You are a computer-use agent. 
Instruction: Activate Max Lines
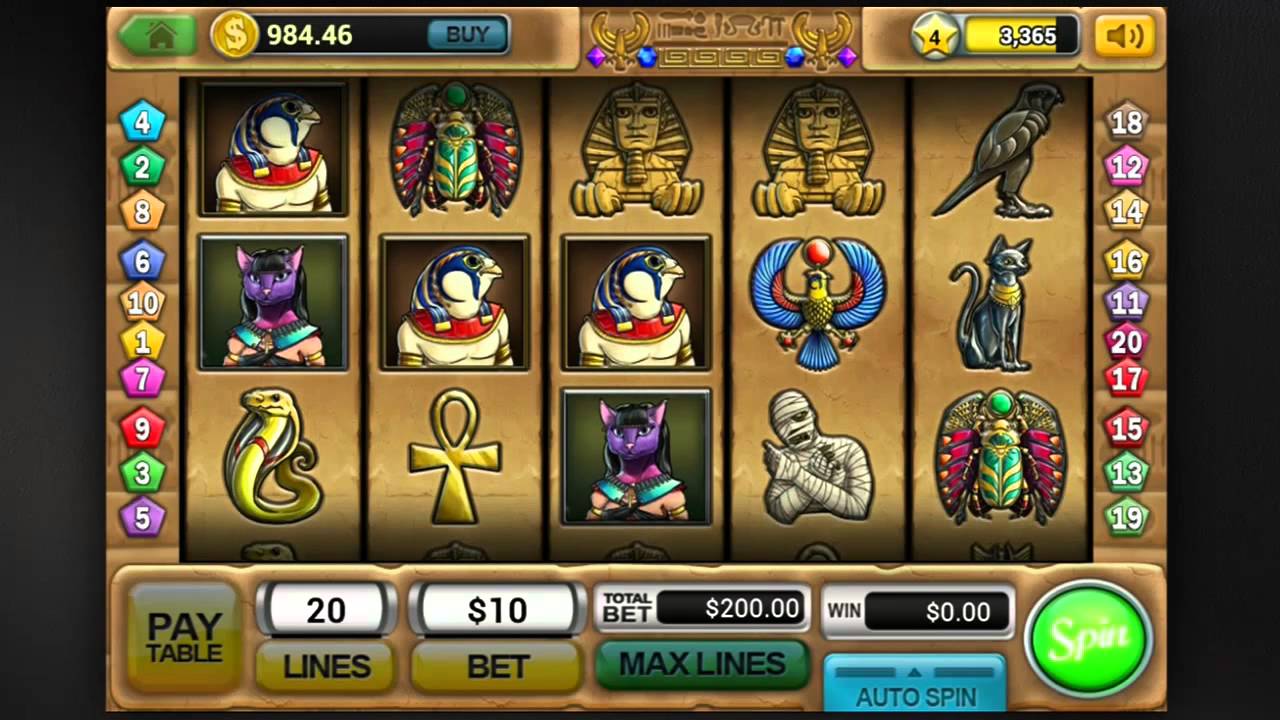(702, 664)
